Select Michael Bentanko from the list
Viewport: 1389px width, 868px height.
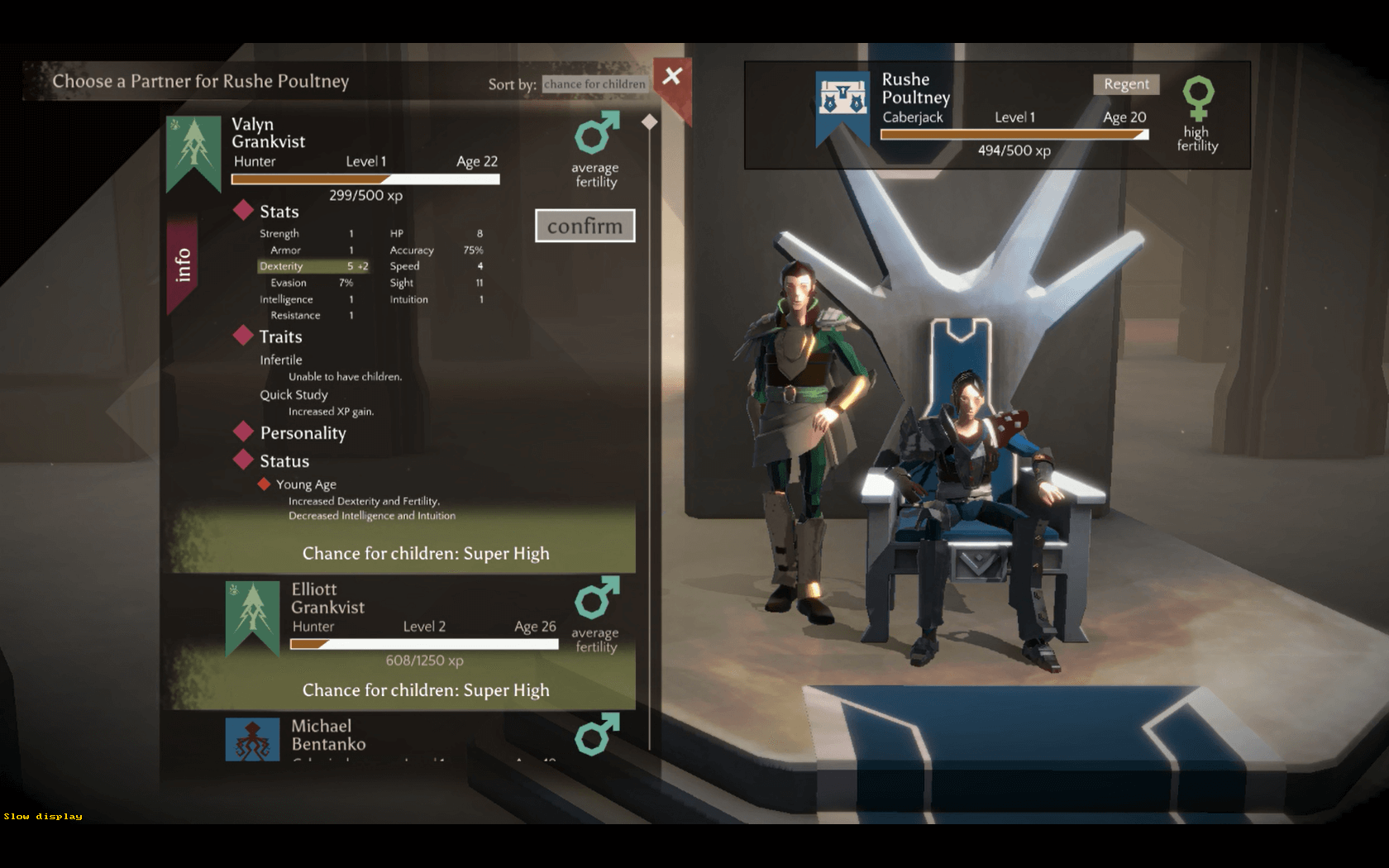click(x=328, y=735)
